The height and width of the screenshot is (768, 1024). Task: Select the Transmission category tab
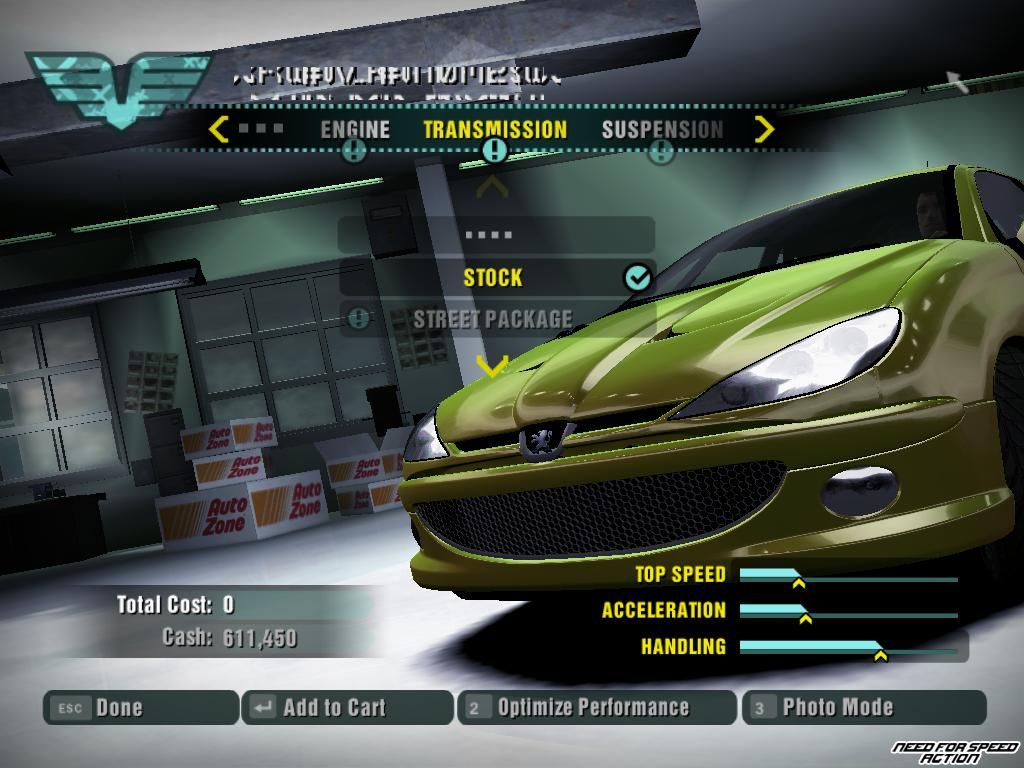495,130
